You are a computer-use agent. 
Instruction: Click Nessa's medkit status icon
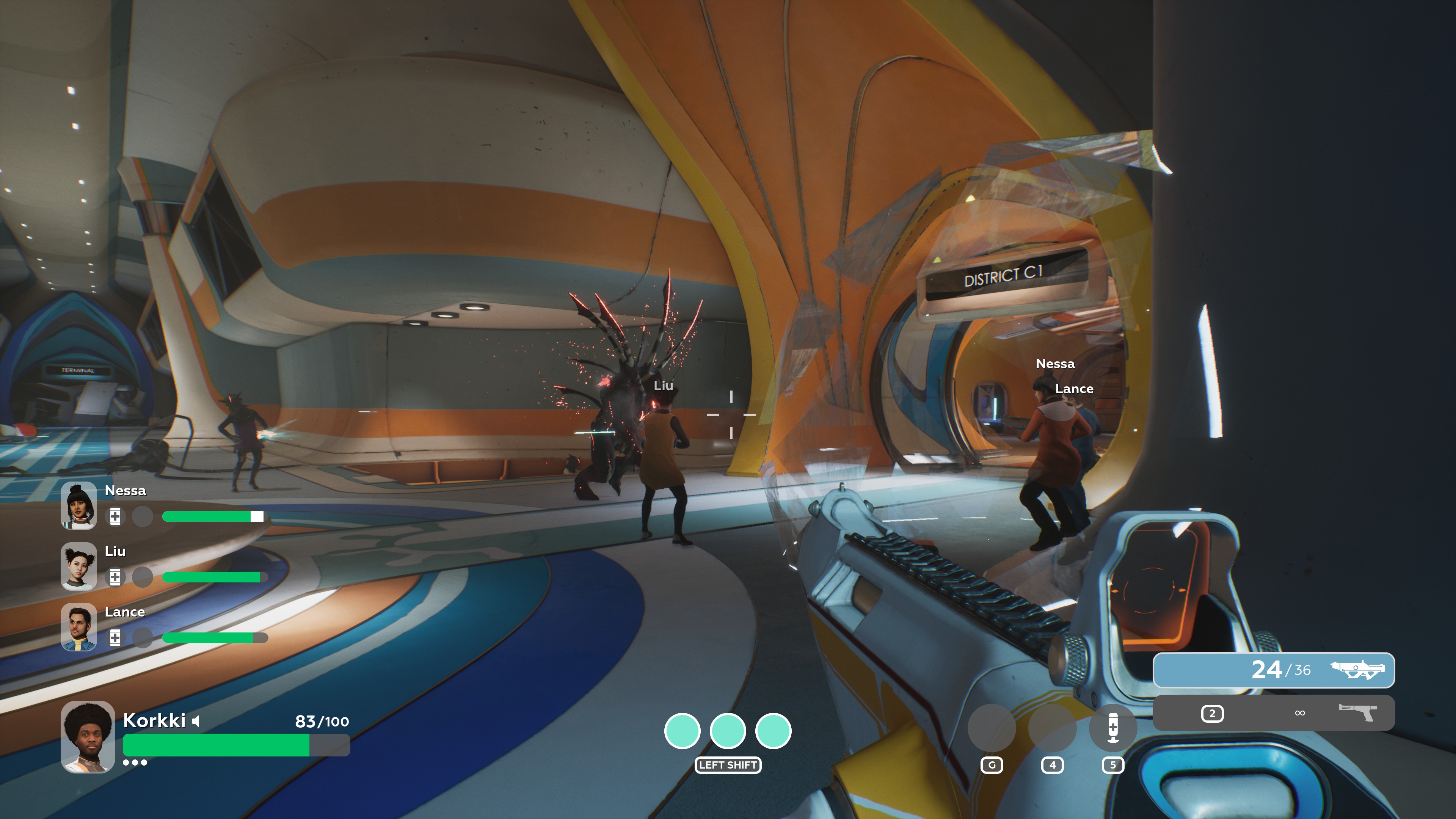pyautogui.click(x=115, y=516)
